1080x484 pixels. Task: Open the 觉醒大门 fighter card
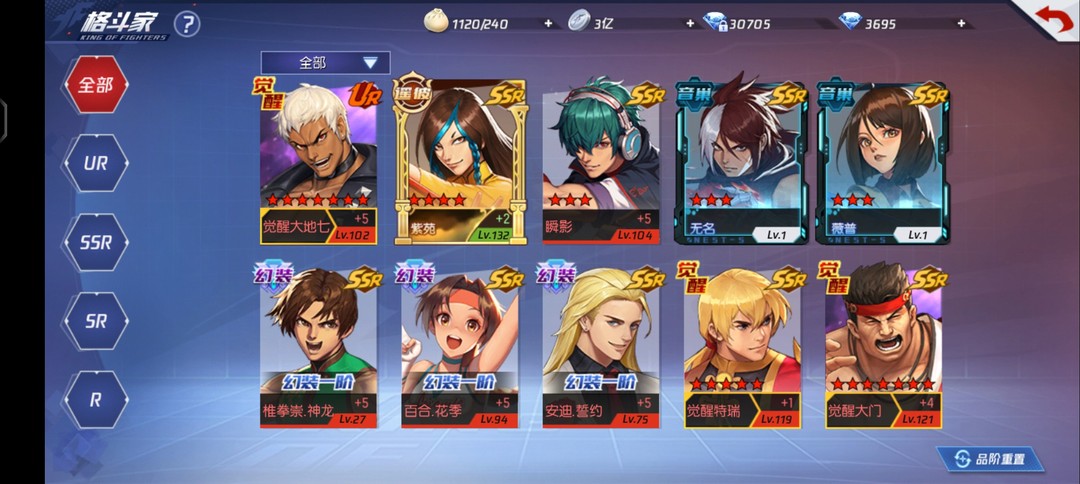(882, 347)
